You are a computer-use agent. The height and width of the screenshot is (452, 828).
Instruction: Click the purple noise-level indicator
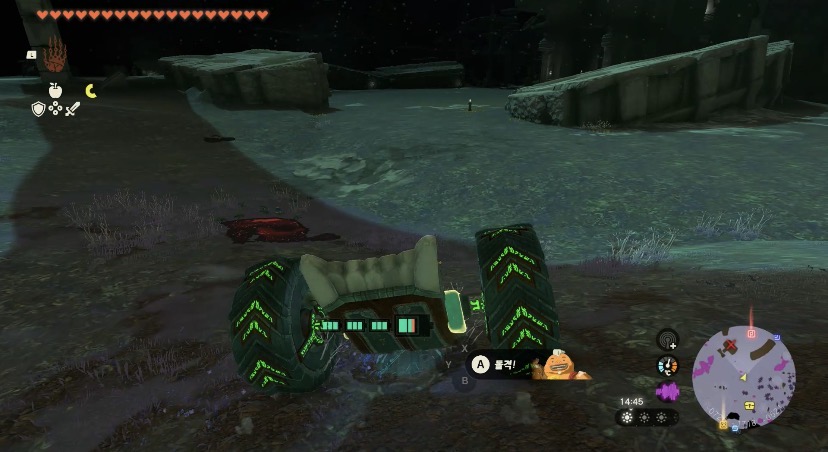[x=667, y=389]
